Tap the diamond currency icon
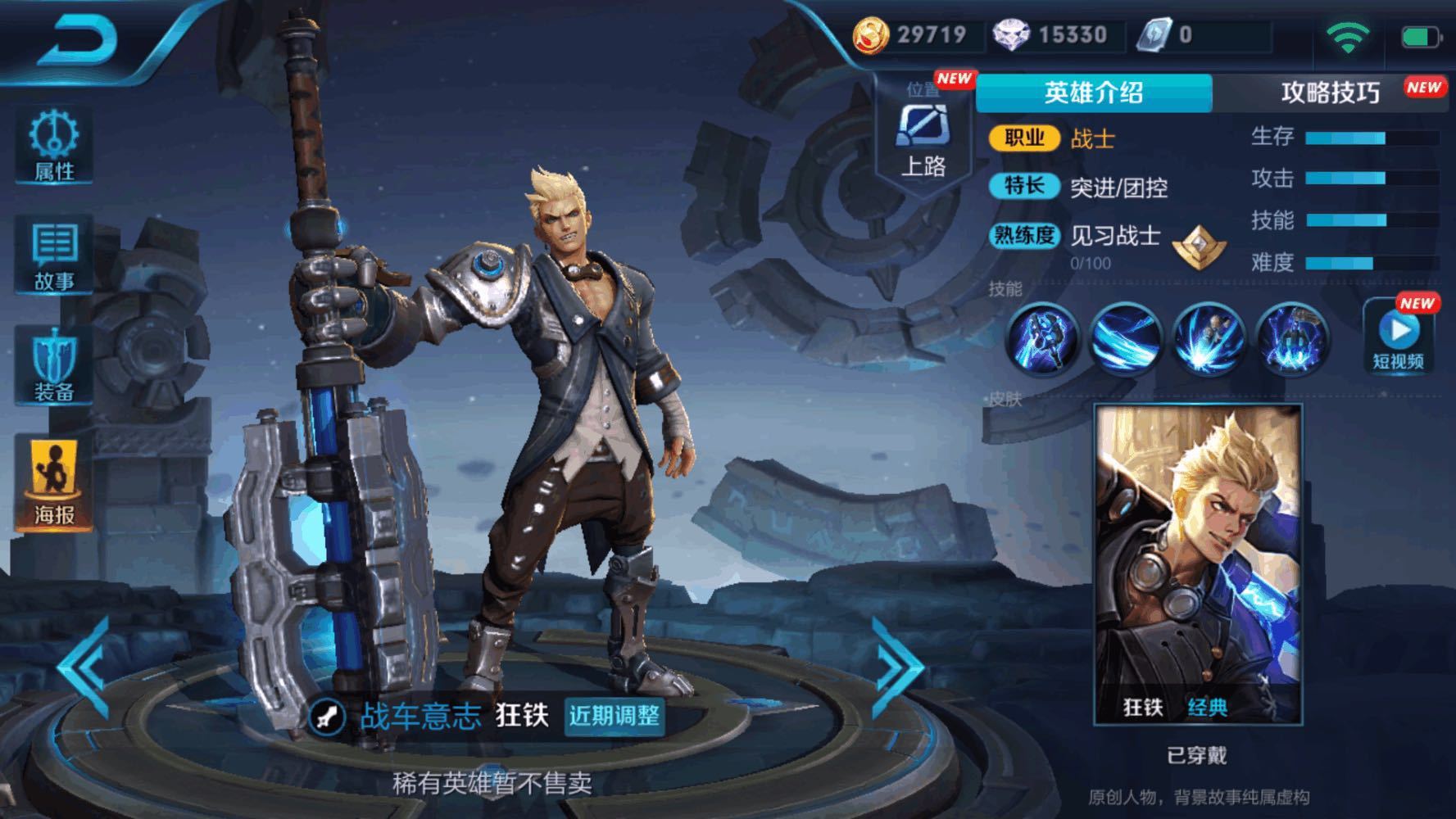The image size is (1456, 819). point(1011,35)
